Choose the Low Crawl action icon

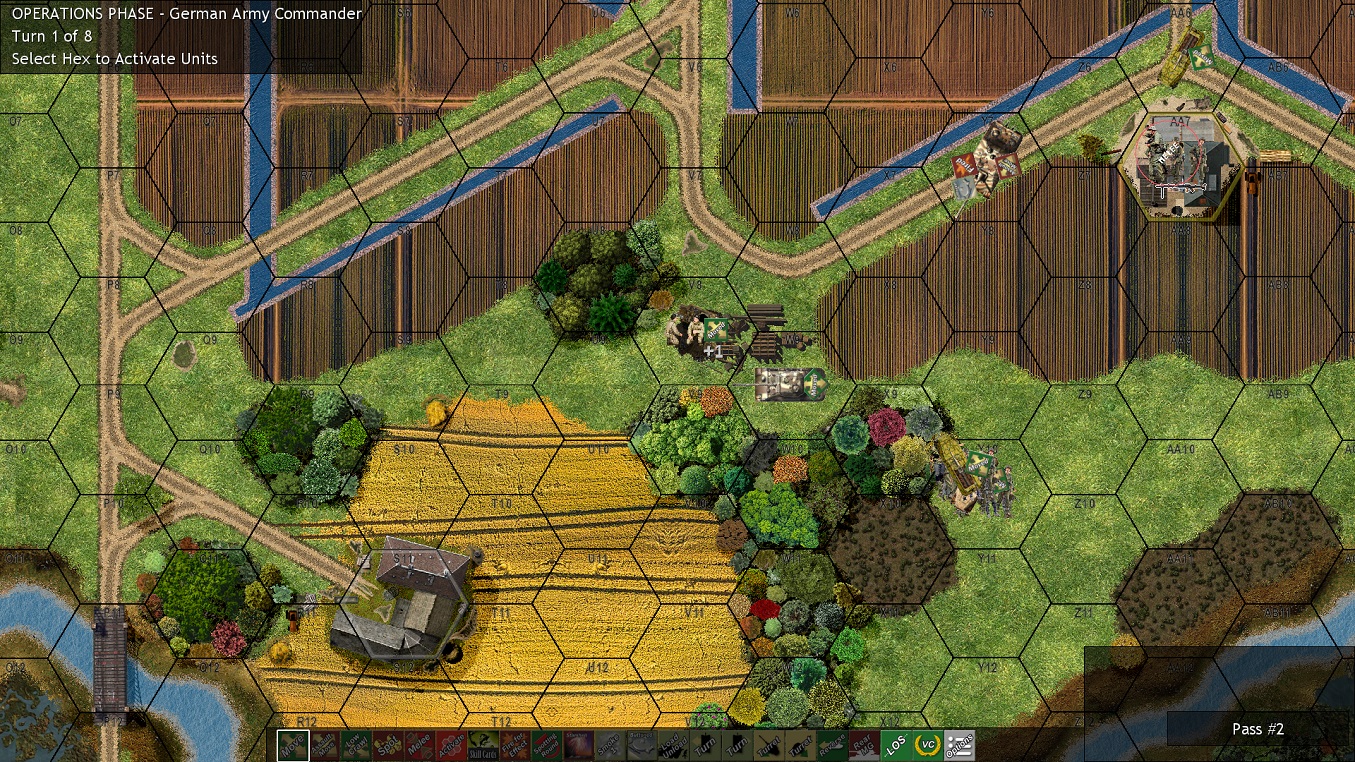(354, 744)
